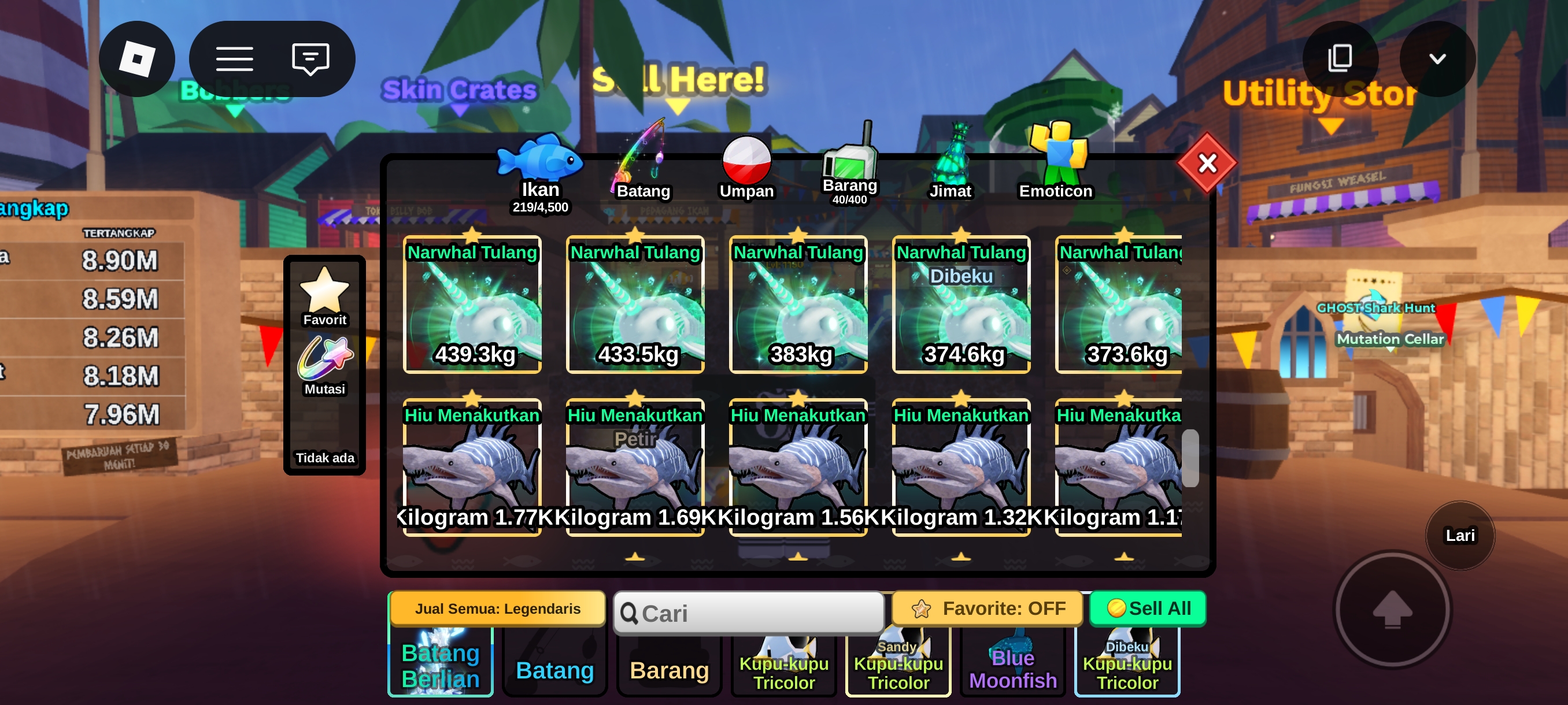Pick the Dibeku Narwhal Tulang 374.6kg
This screenshot has width=1568, height=705.
(x=961, y=305)
